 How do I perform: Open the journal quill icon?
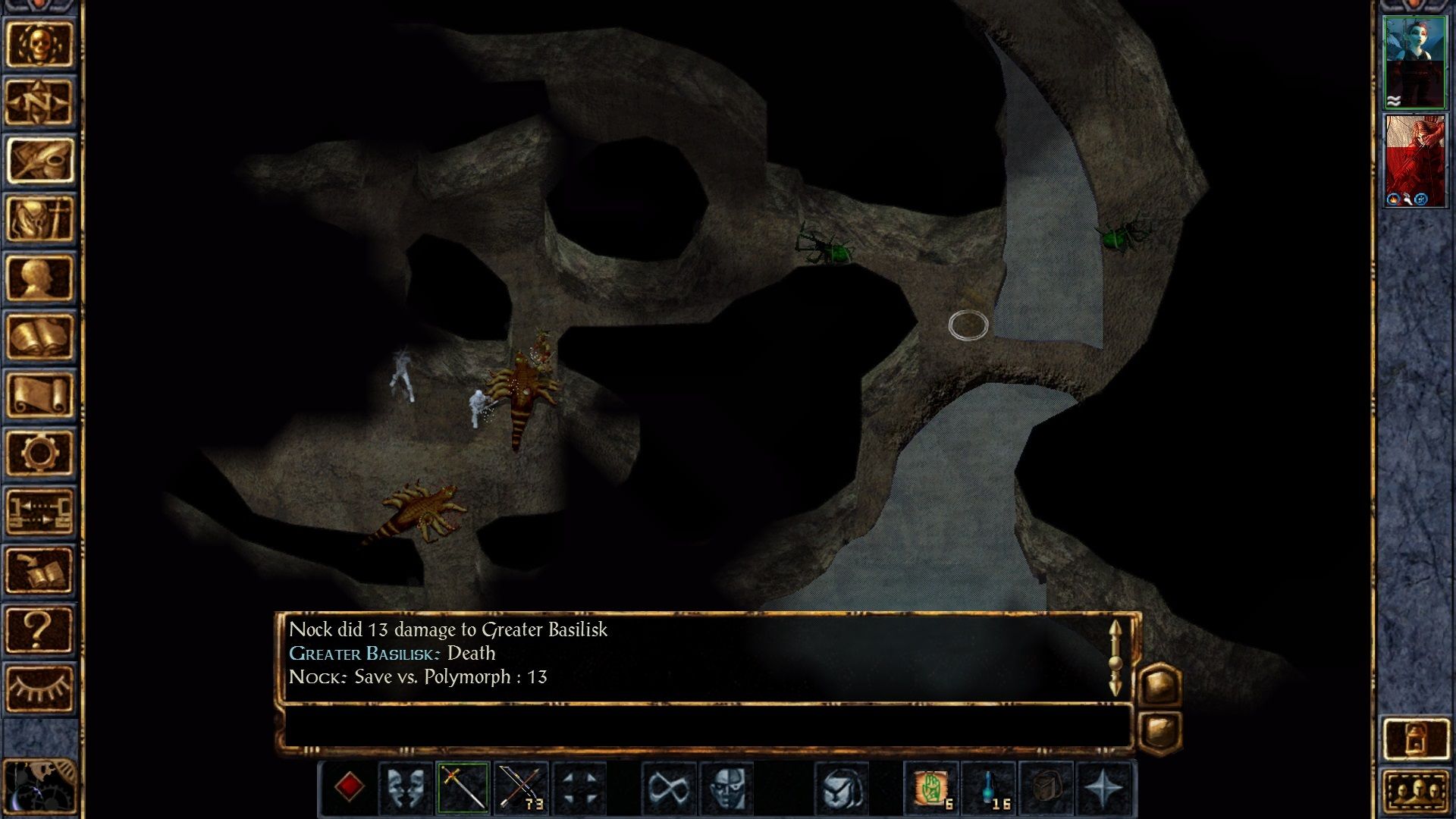[39, 161]
